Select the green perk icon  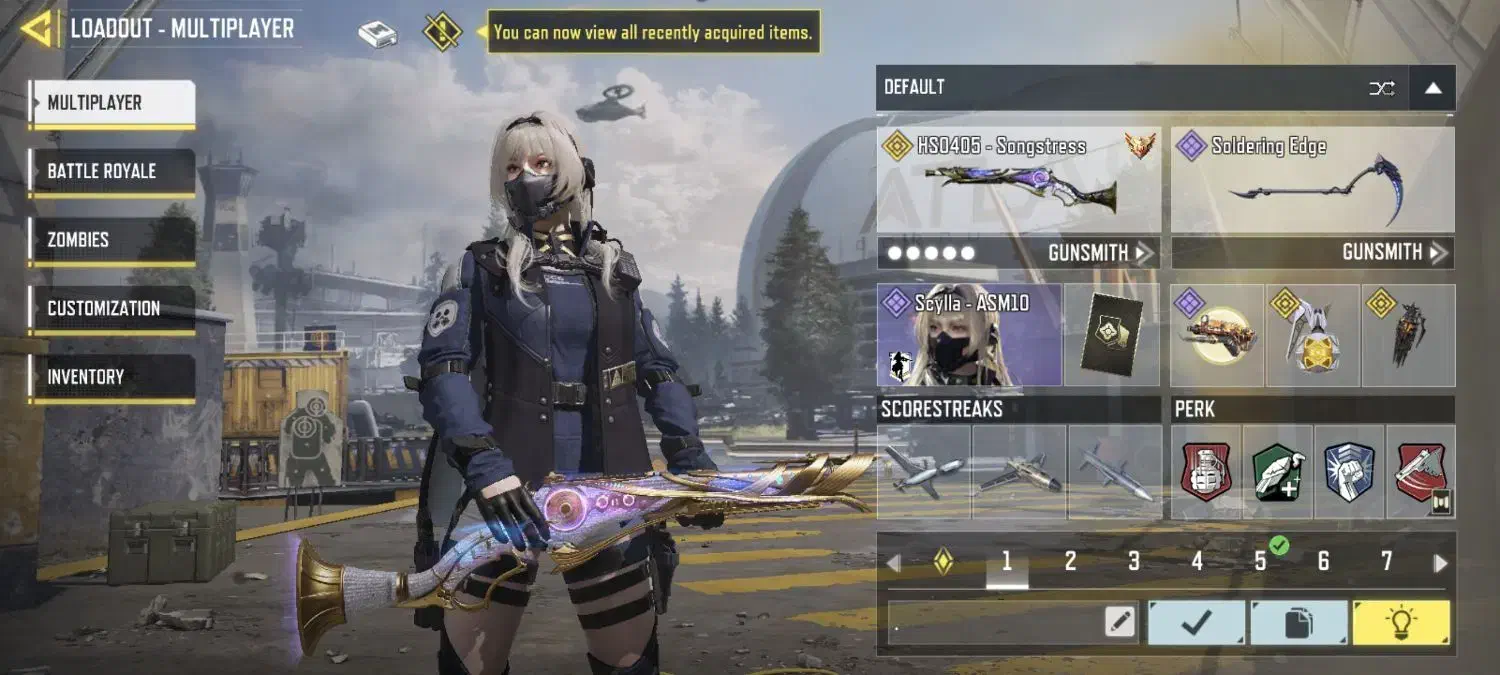[x=1277, y=472]
